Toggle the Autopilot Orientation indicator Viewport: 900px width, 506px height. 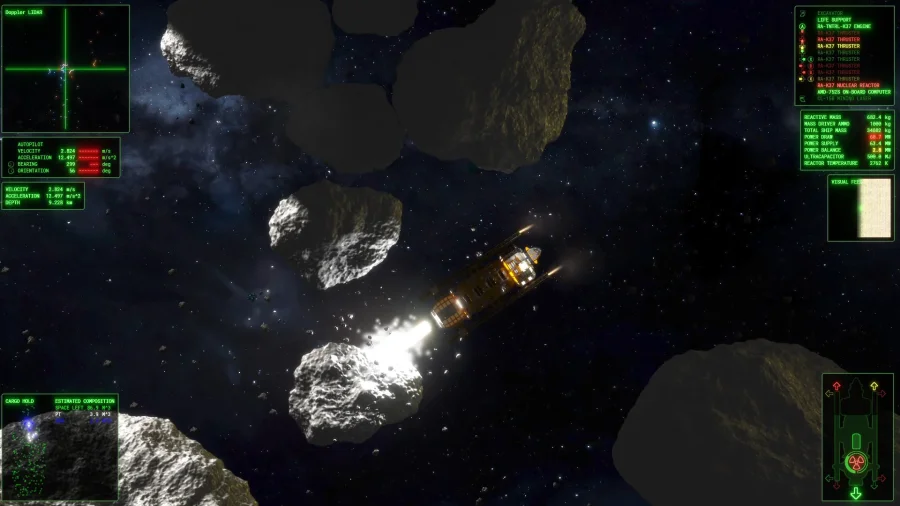coord(10,170)
